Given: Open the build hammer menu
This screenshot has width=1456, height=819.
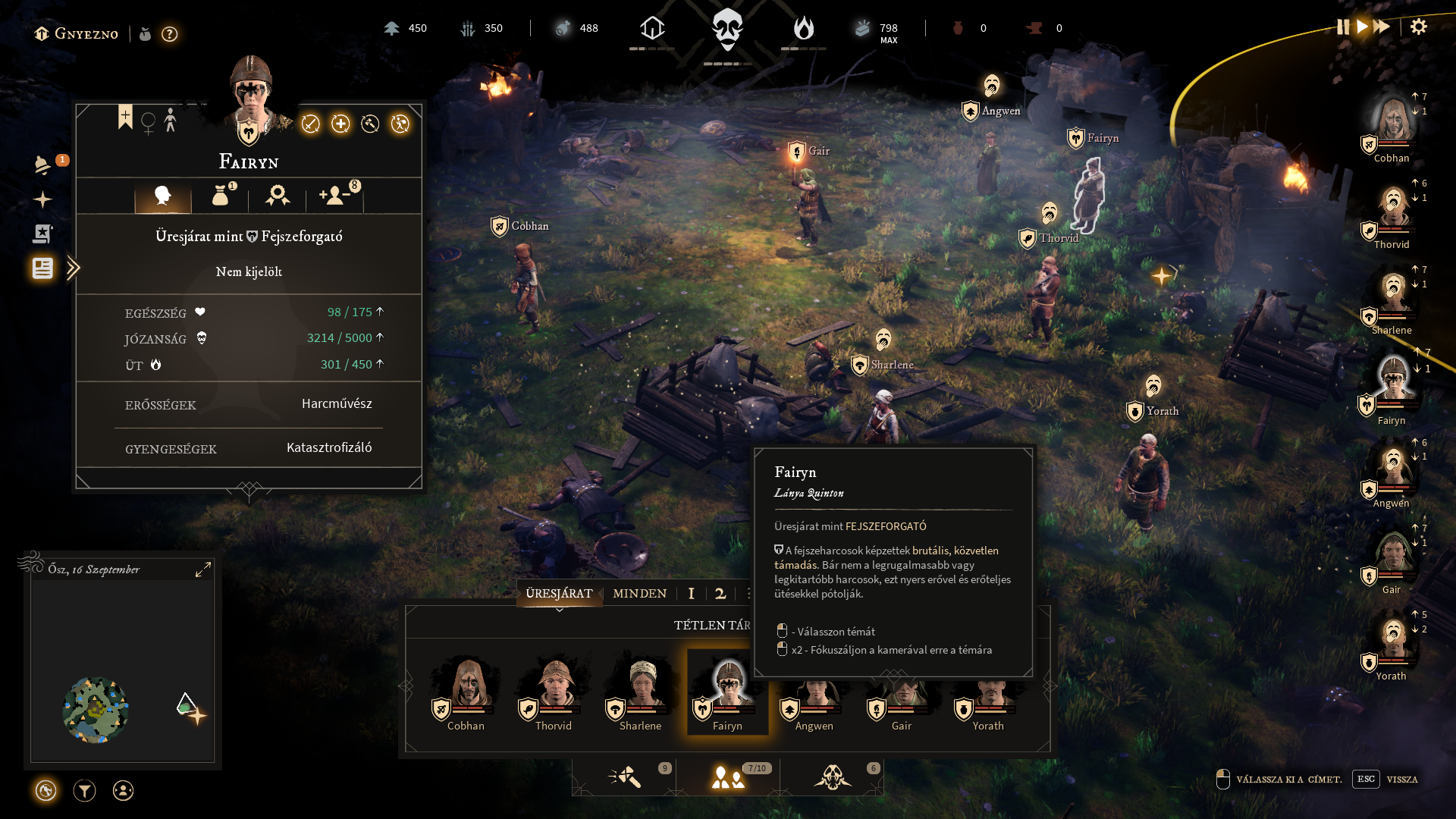Looking at the screenshot, I should coord(626,777).
